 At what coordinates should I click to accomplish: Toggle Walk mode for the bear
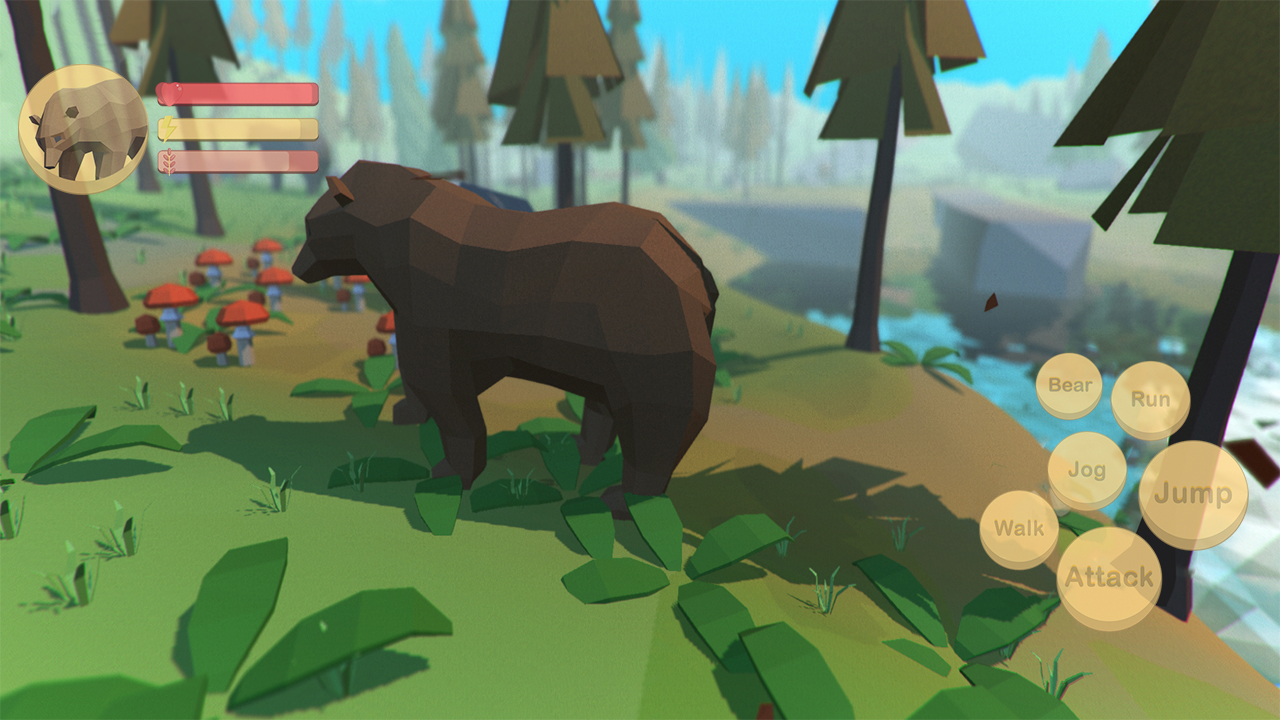1019,528
